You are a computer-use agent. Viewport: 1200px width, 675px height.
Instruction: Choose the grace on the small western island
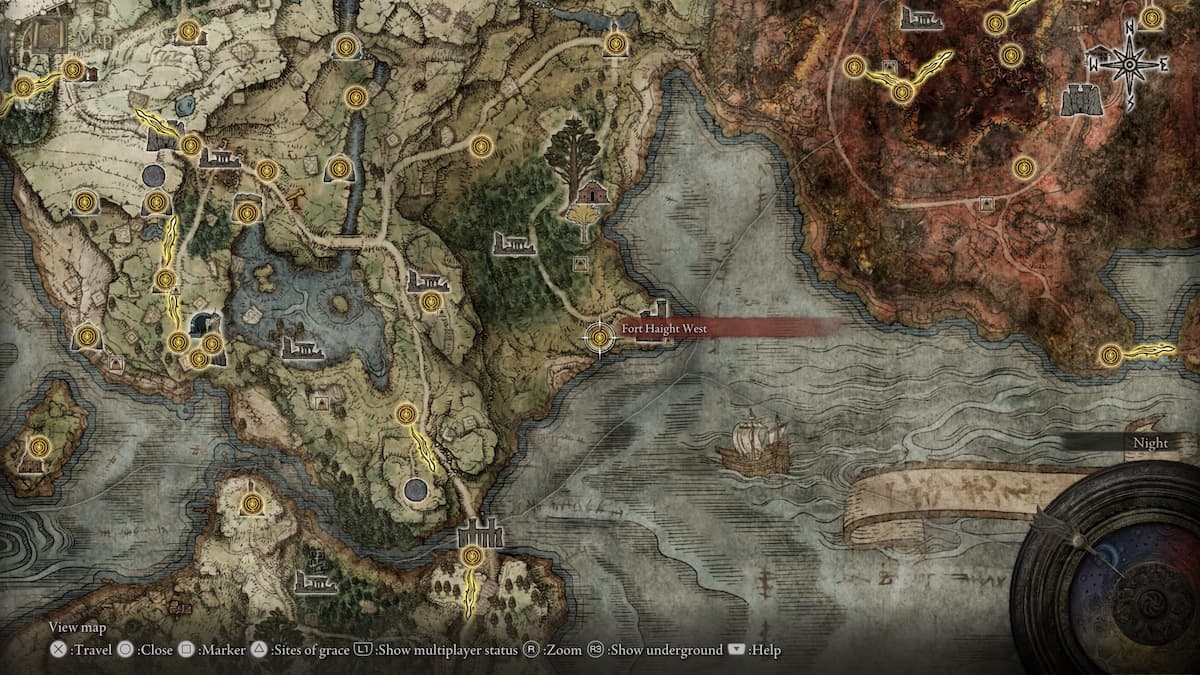[39, 447]
